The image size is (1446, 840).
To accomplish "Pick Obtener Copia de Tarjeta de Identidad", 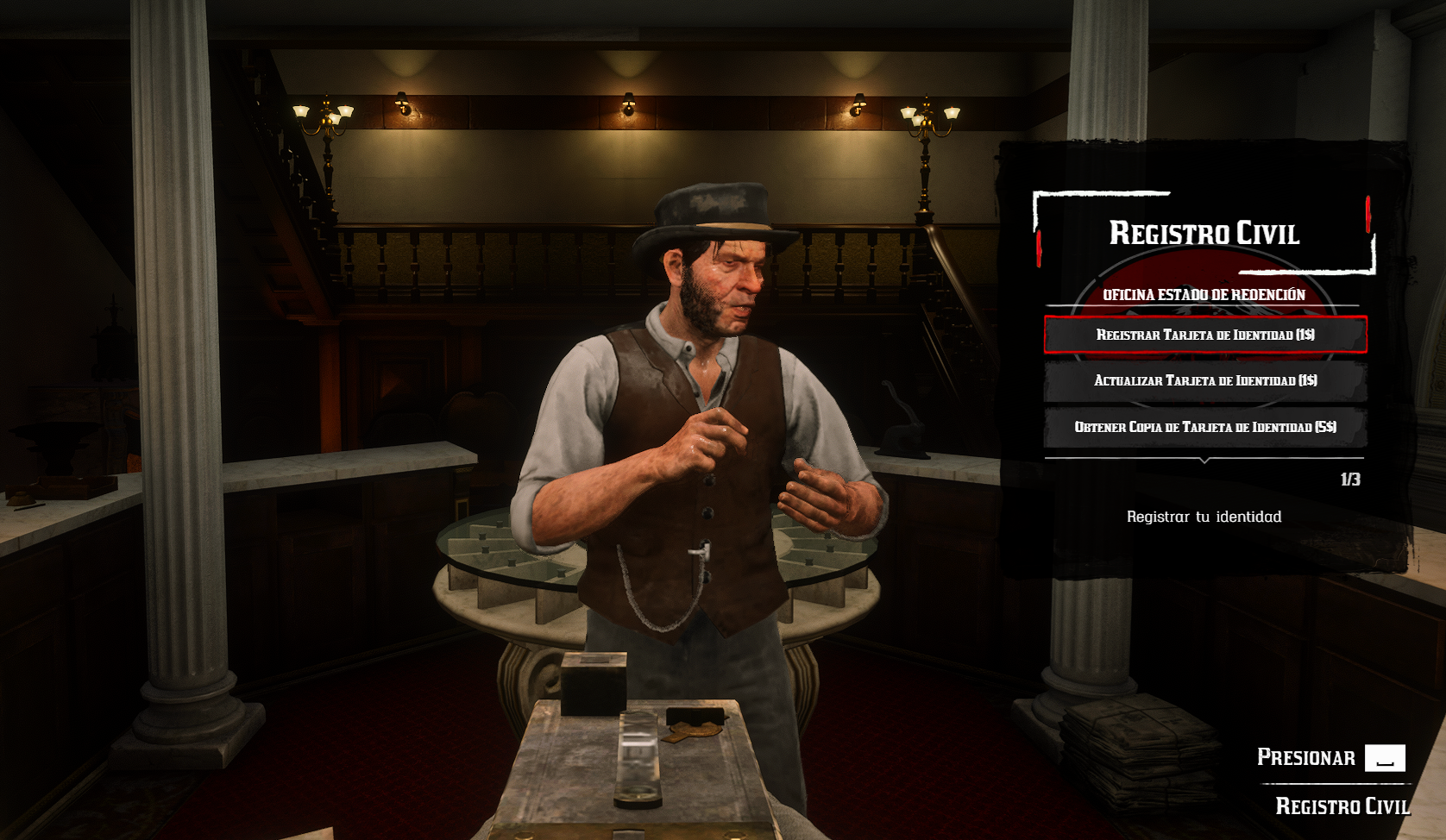I will click(x=1205, y=427).
